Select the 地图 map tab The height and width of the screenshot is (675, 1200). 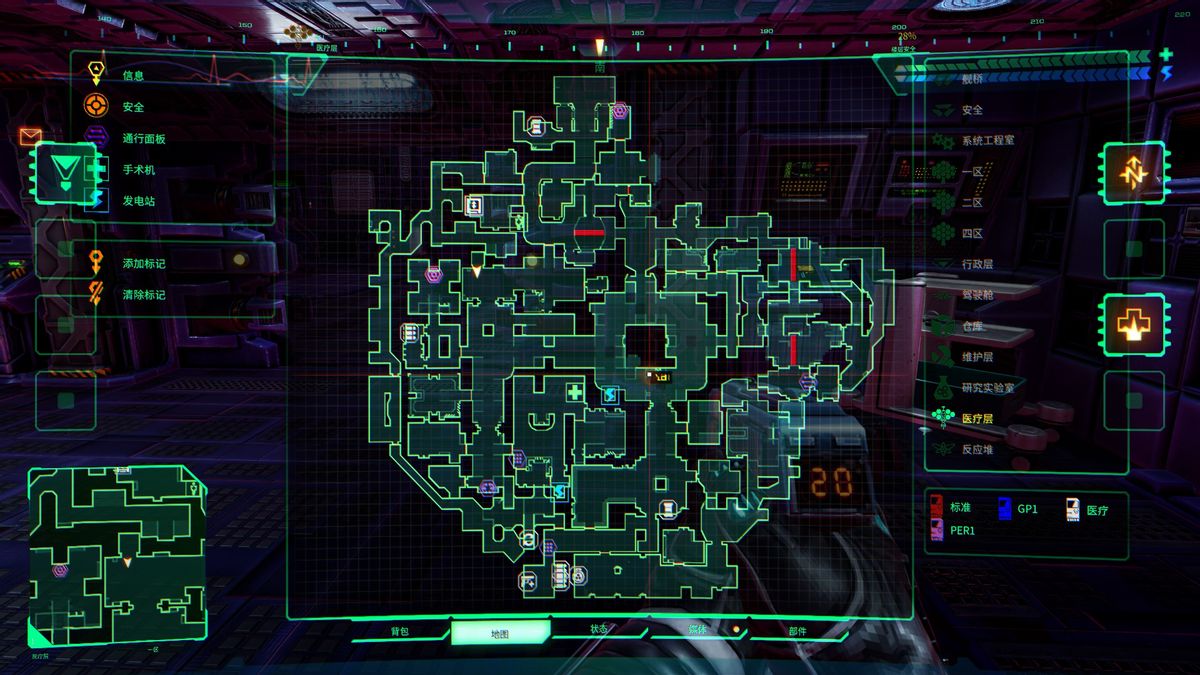pos(500,633)
